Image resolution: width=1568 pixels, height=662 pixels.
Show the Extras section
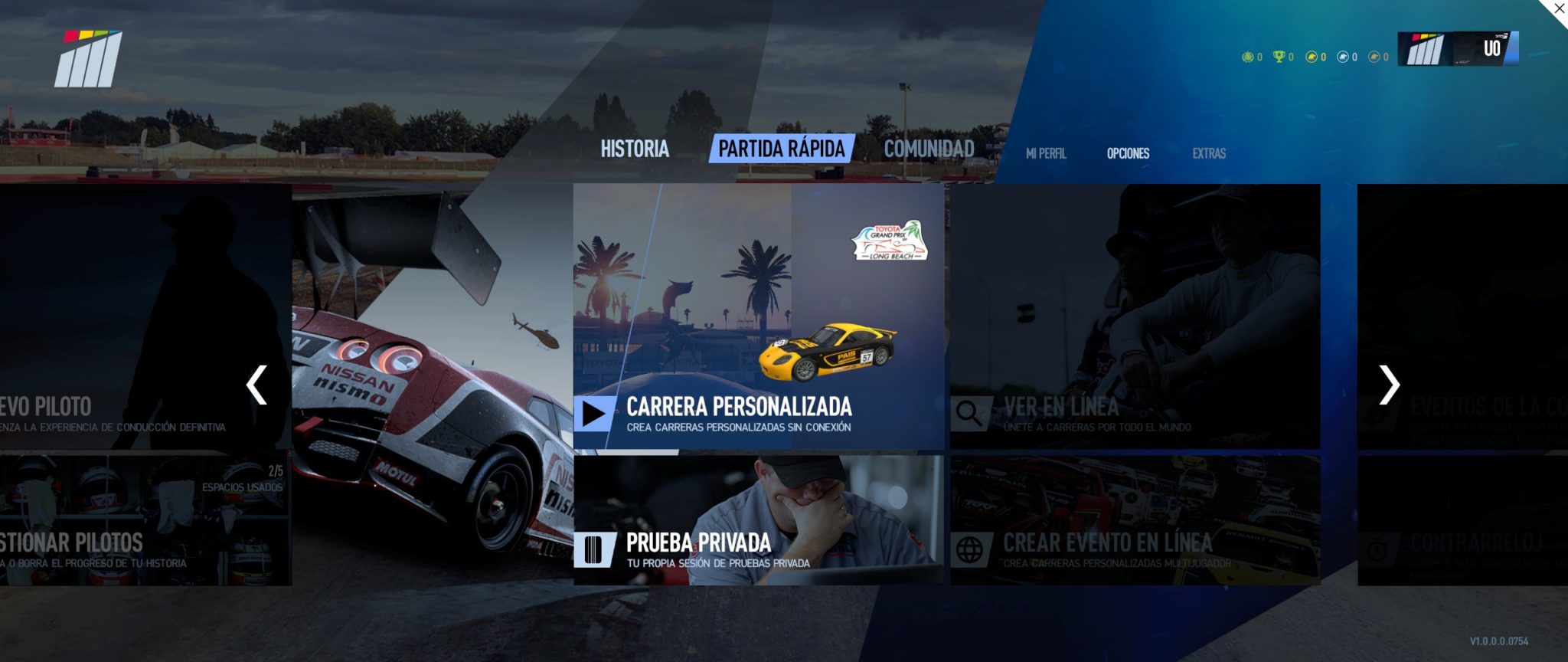point(1209,153)
